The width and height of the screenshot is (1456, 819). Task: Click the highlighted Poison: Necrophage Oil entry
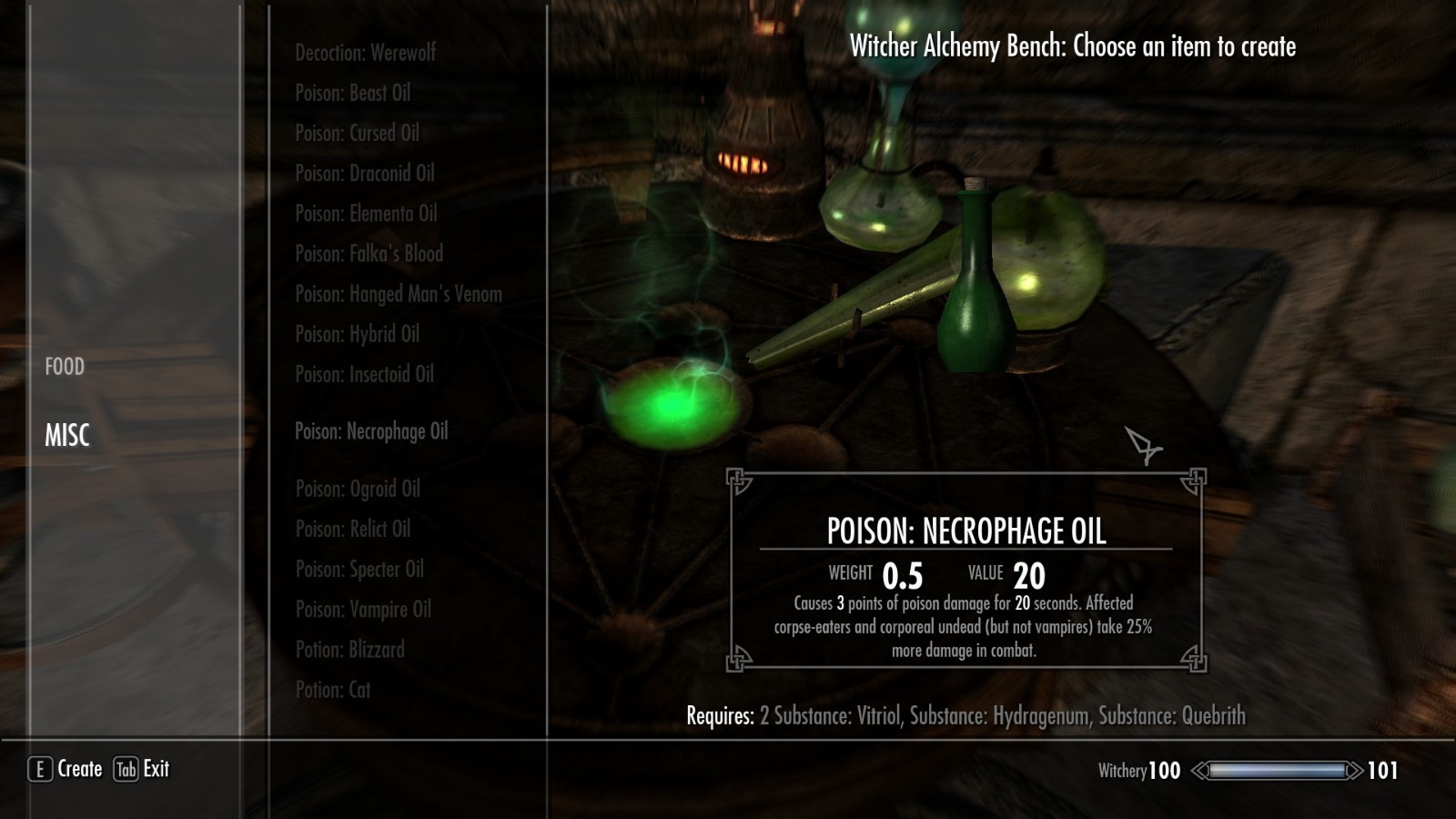click(x=371, y=431)
